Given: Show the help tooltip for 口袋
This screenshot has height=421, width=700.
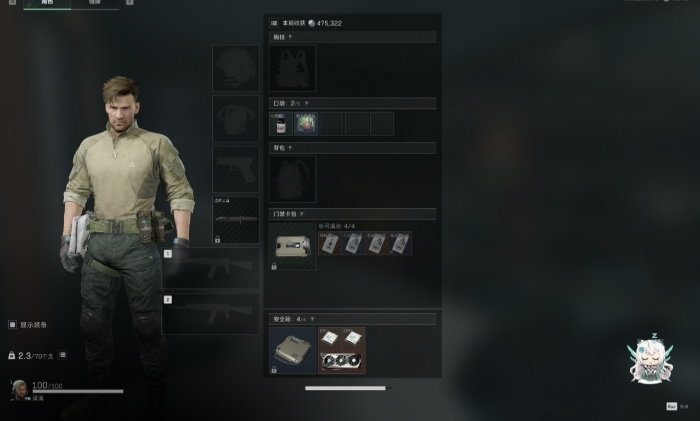Looking at the screenshot, I should coord(306,103).
